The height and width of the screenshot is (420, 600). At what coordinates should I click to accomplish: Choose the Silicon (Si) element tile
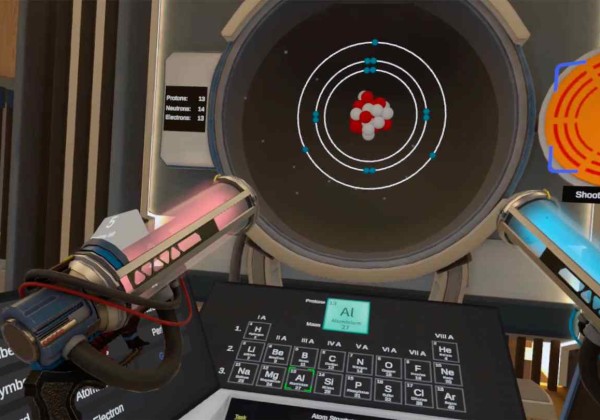click(x=330, y=384)
